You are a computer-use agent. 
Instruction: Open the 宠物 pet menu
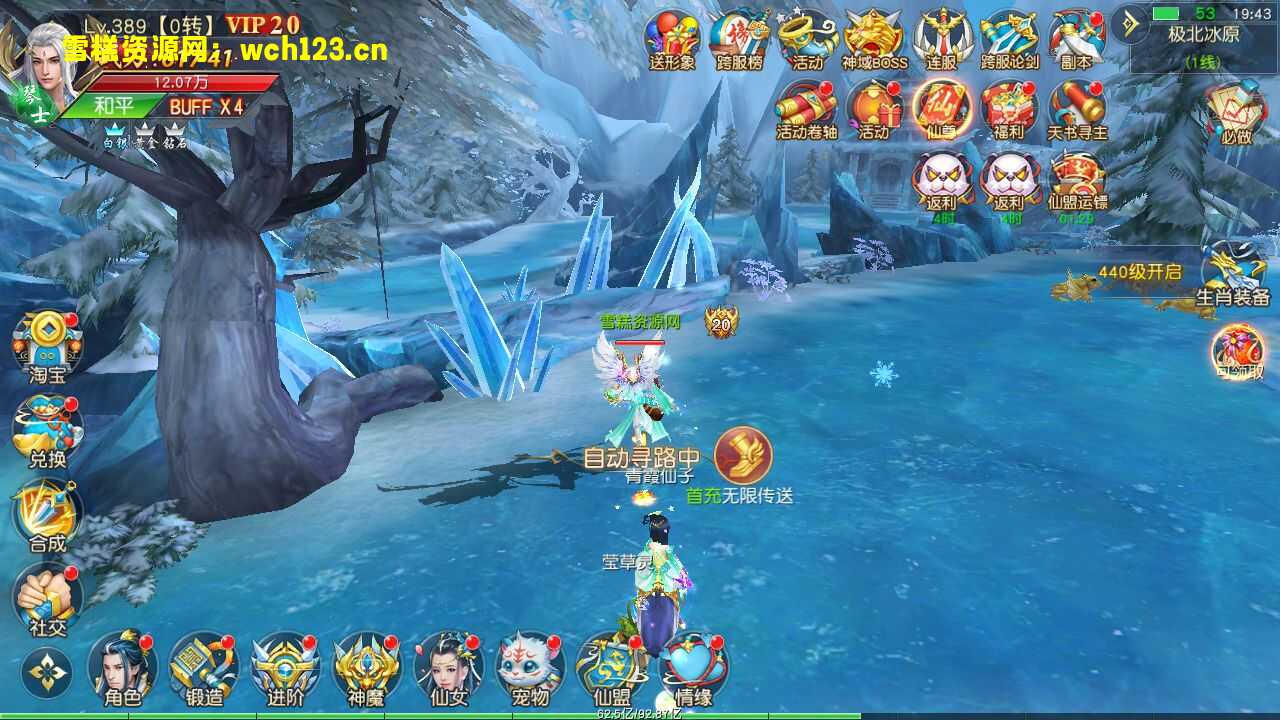(529, 667)
